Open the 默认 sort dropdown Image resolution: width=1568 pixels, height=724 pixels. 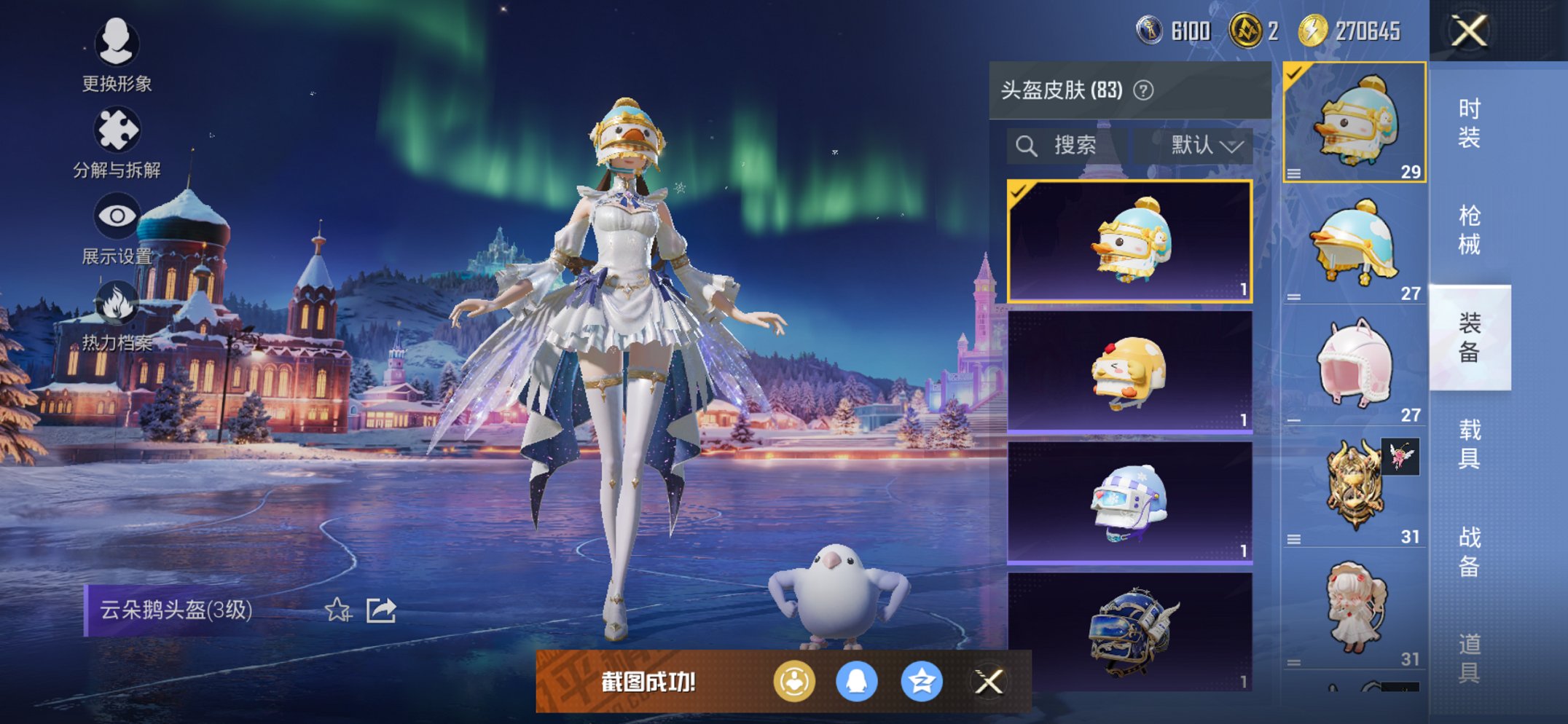[x=1199, y=145]
